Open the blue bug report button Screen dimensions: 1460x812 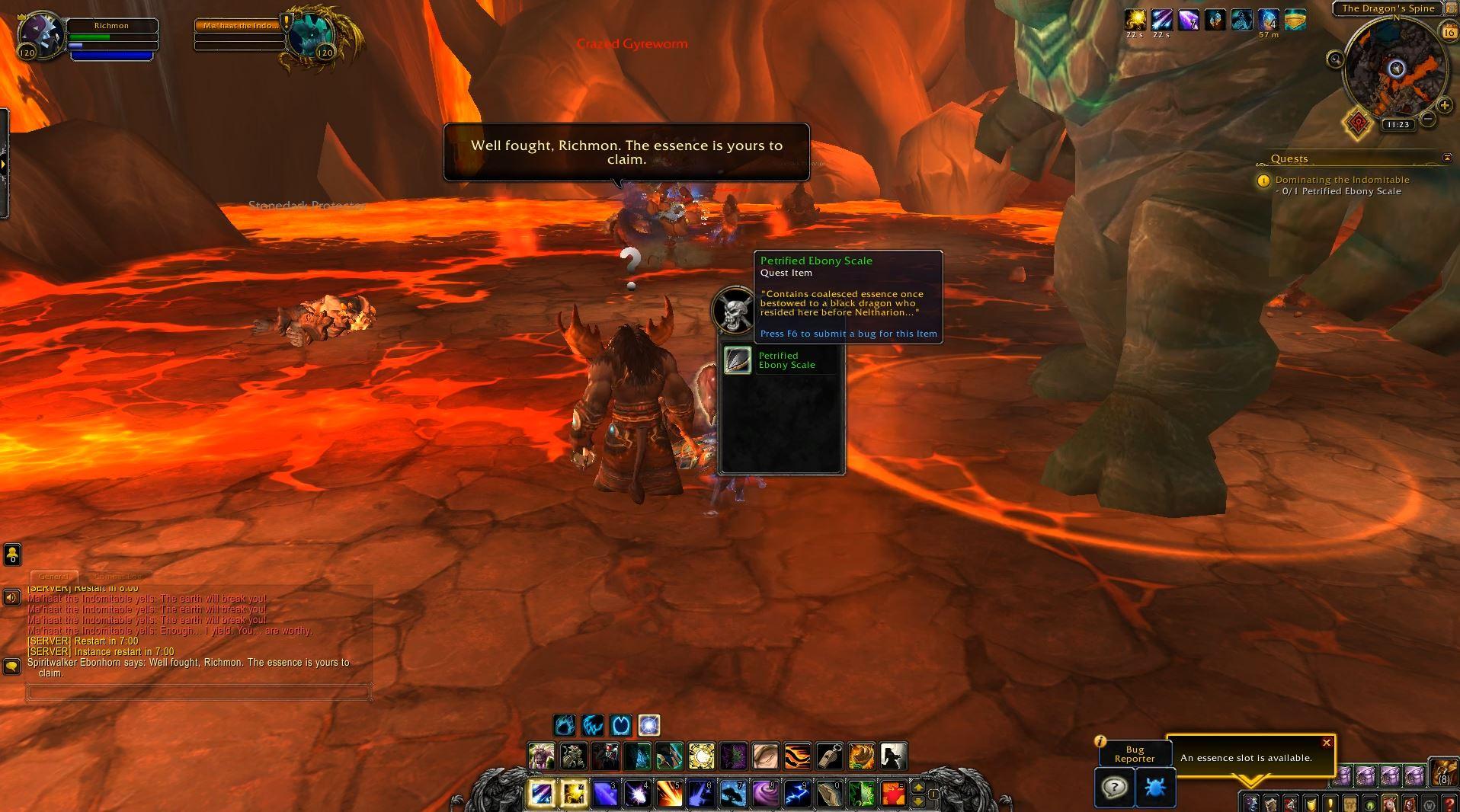(x=1155, y=787)
